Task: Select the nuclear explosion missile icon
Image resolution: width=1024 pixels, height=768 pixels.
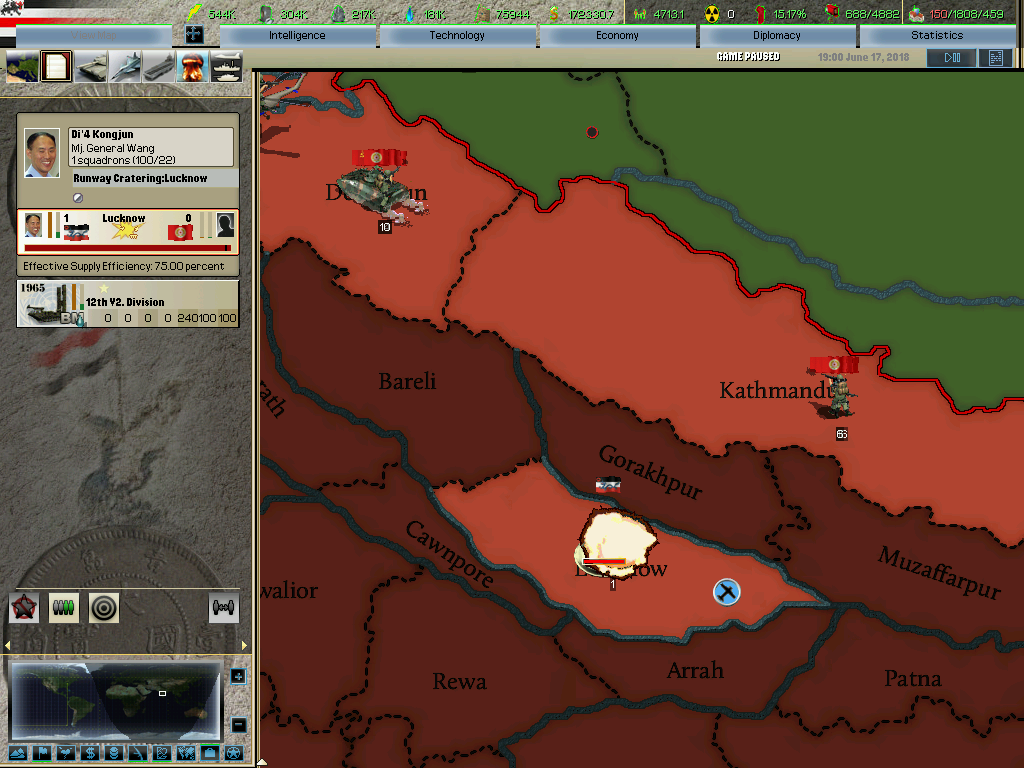Action: tap(192, 67)
